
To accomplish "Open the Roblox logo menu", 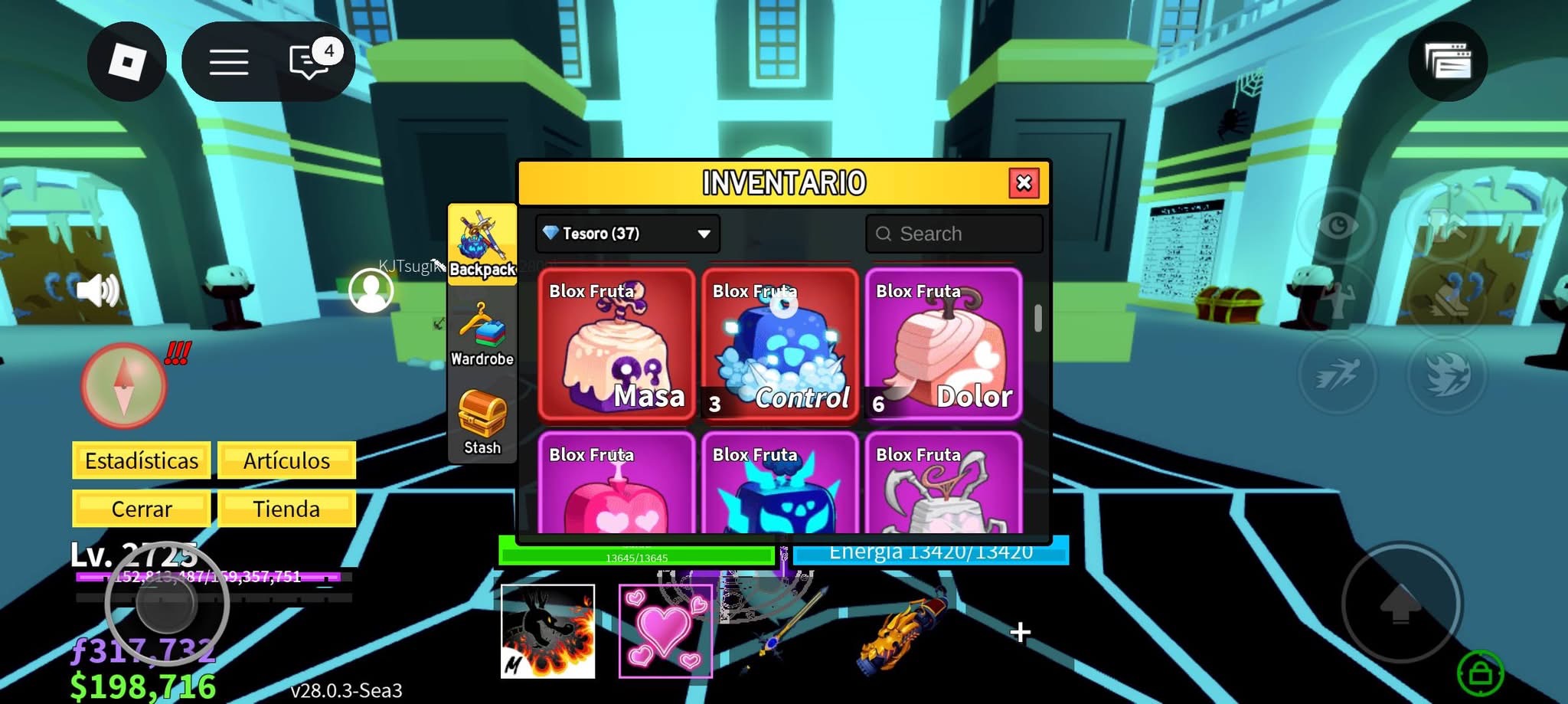I will tap(127, 61).
